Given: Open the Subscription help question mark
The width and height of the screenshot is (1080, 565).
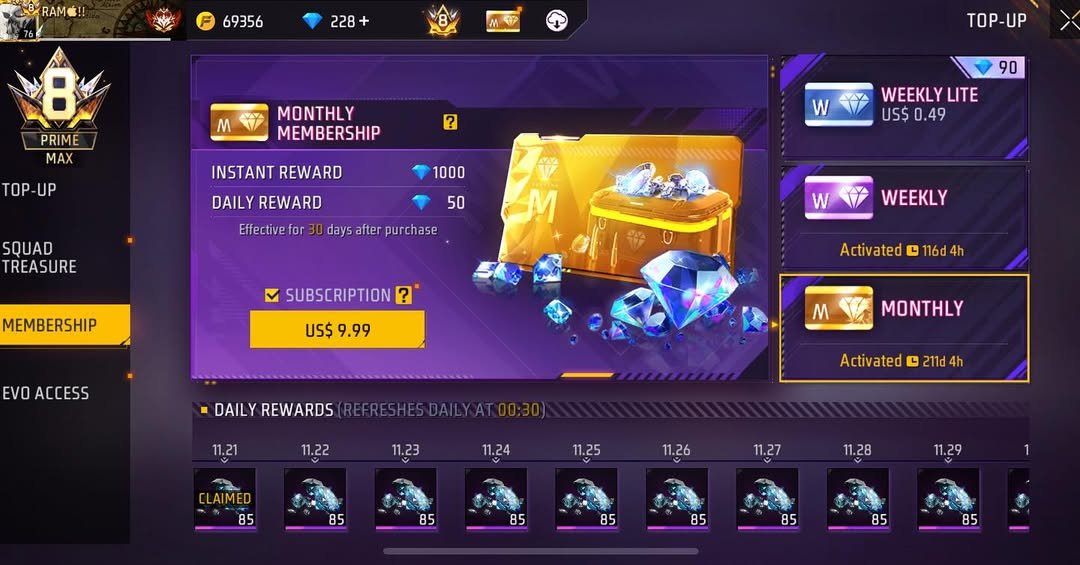Looking at the screenshot, I should pyautogui.click(x=403, y=295).
